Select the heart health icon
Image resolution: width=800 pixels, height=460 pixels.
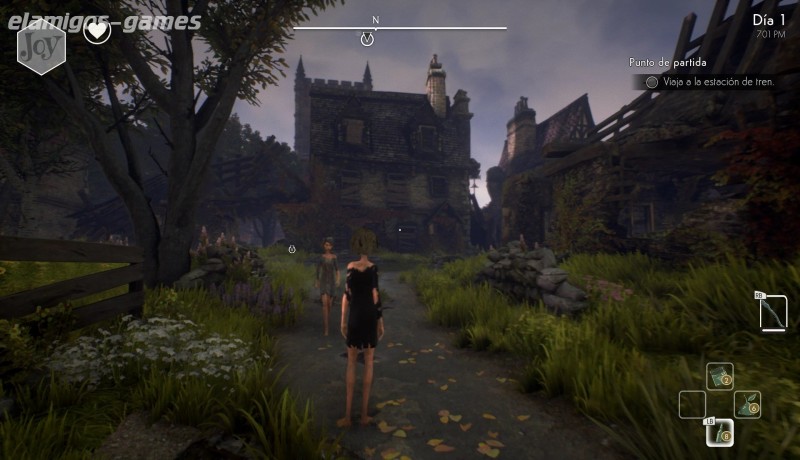[97, 31]
